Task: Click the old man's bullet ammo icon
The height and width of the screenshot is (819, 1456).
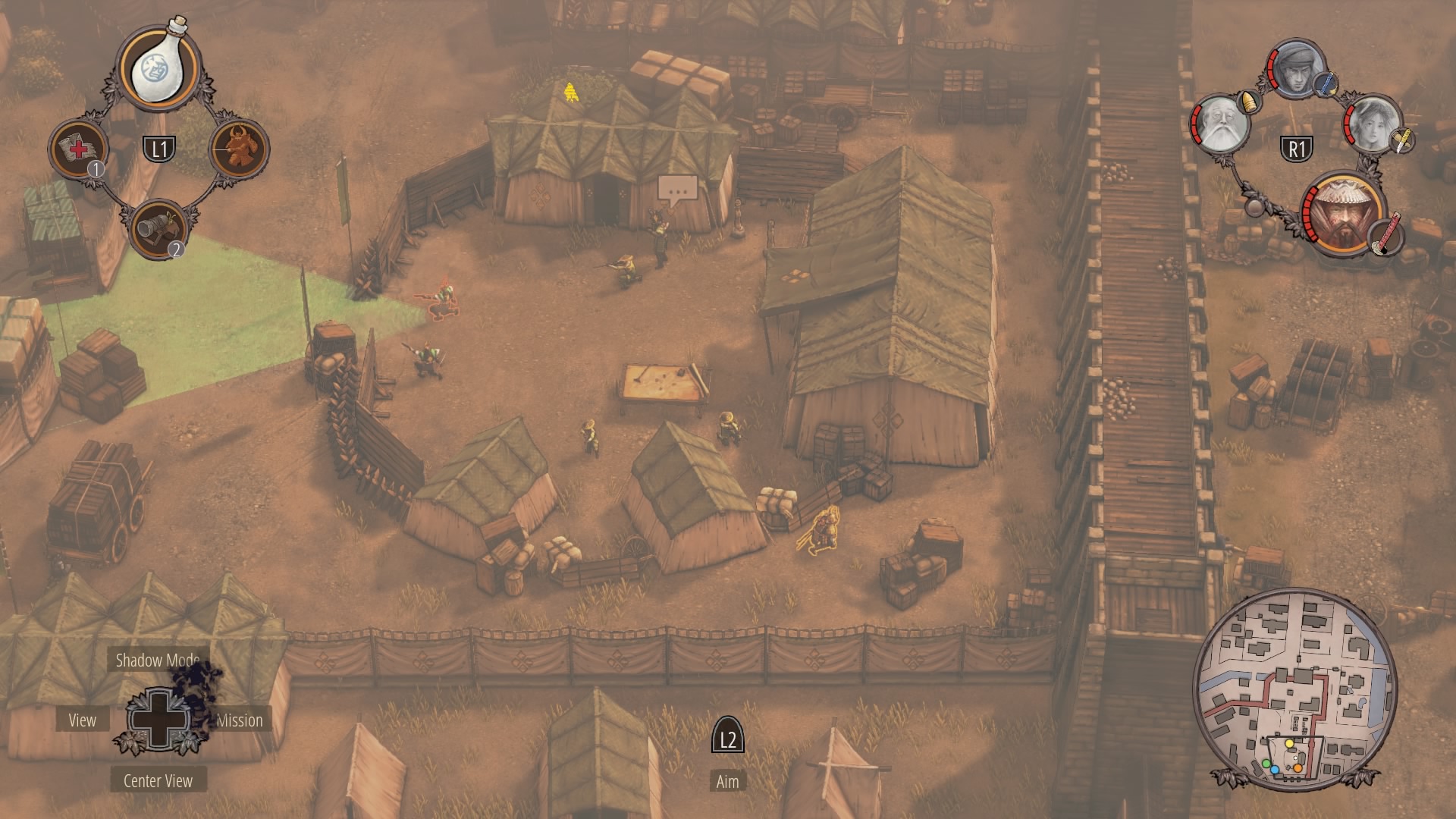Action: click(x=1248, y=101)
